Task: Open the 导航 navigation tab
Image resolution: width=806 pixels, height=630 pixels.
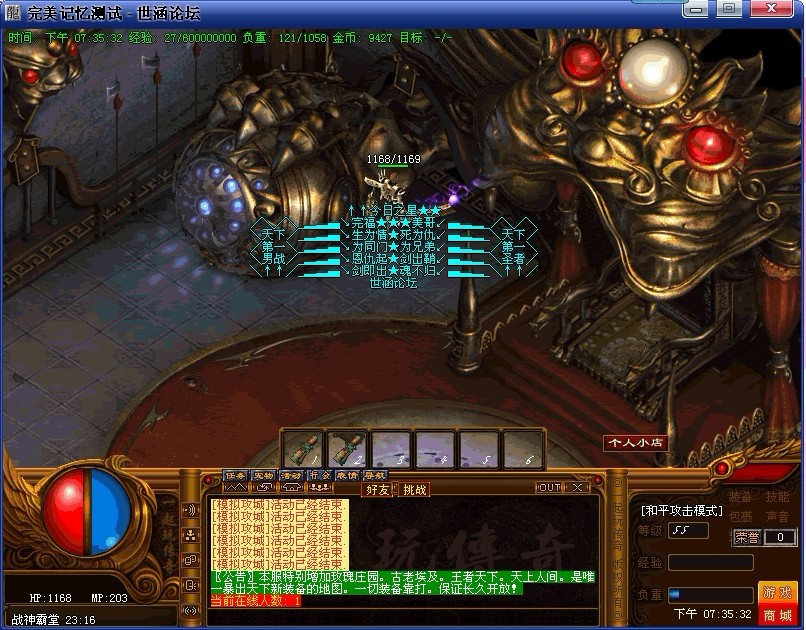Action: point(374,475)
